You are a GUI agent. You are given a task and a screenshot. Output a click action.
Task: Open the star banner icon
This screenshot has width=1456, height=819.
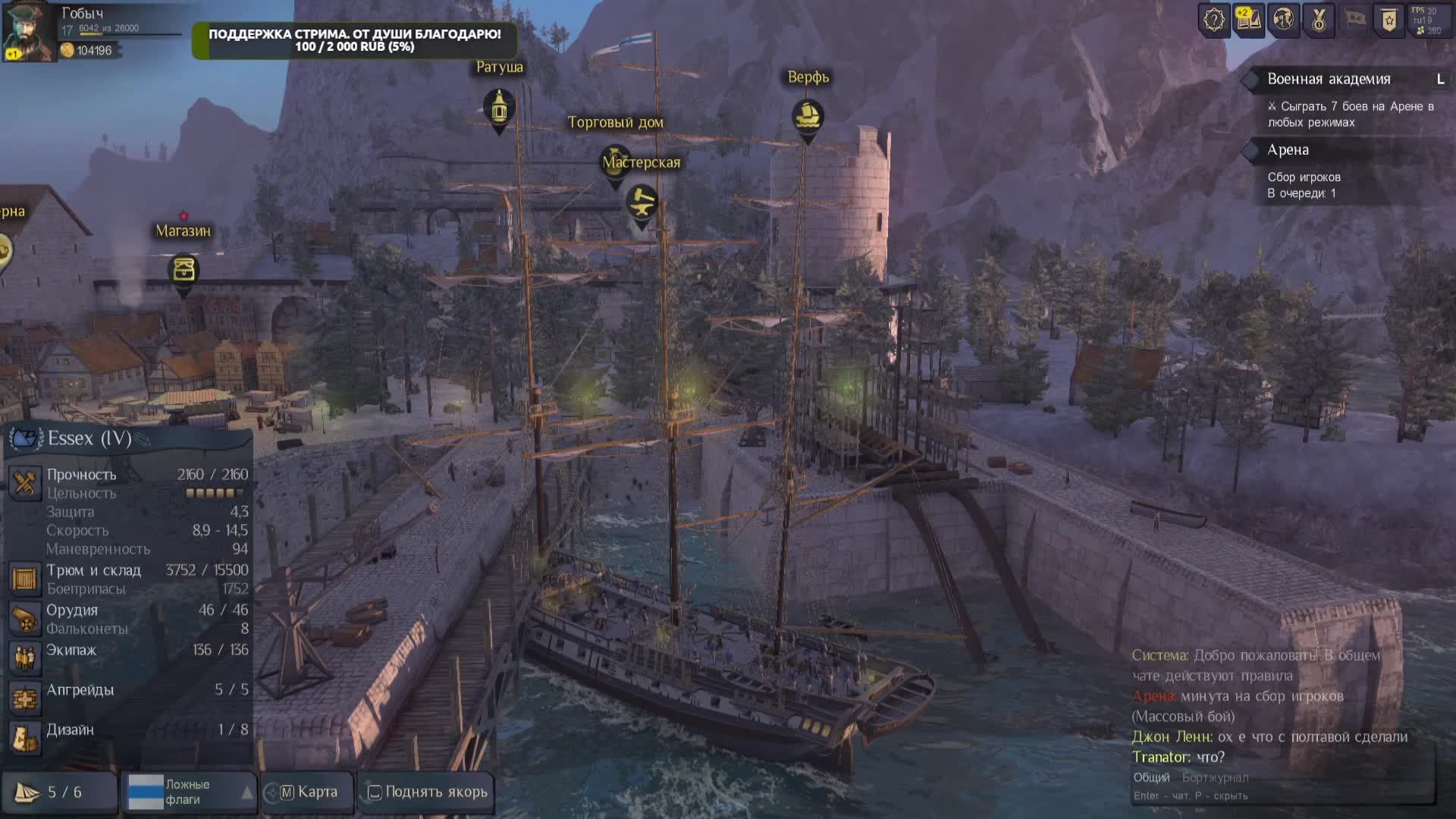pos(1389,20)
